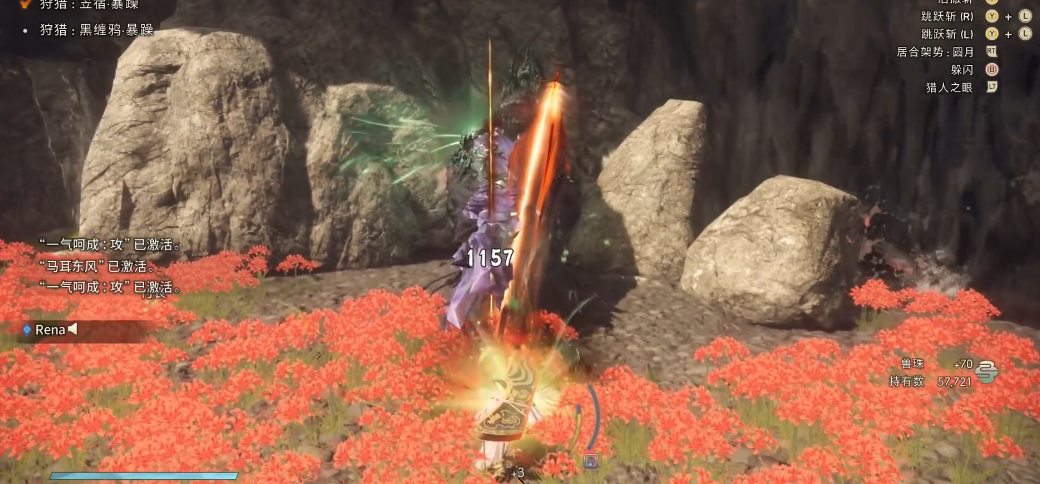Click the Rena player name tag
The width and height of the screenshot is (1040, 484).
click(x=49, y=329)
